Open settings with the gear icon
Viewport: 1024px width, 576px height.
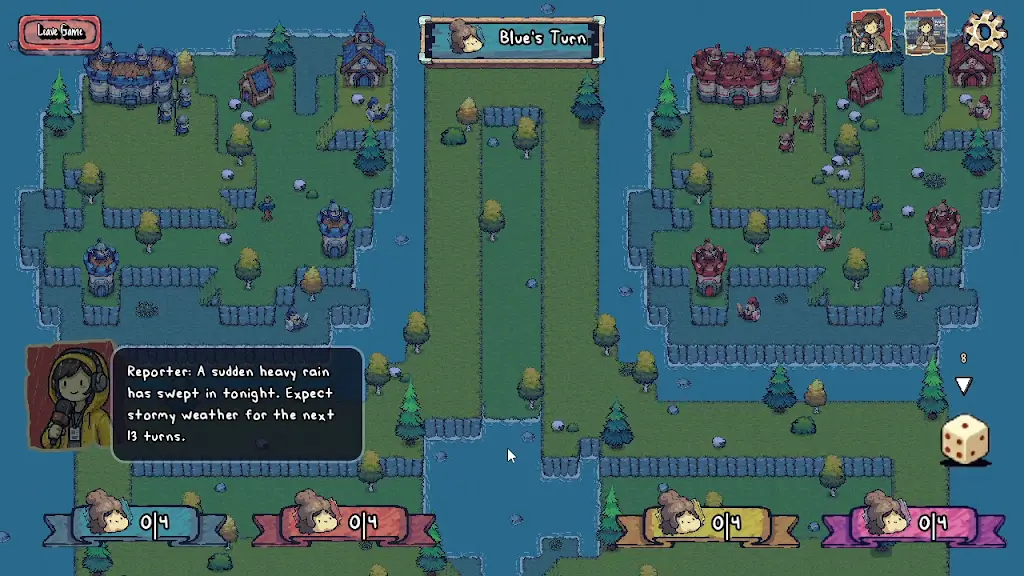984,32
